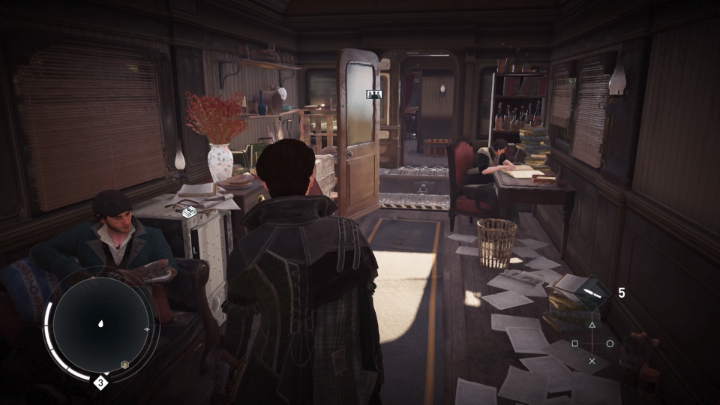Image resolution: width=720 pixels, height=405 pixels.
Task: Click the white cube marker on the desk
Action: tap(187, 211)
